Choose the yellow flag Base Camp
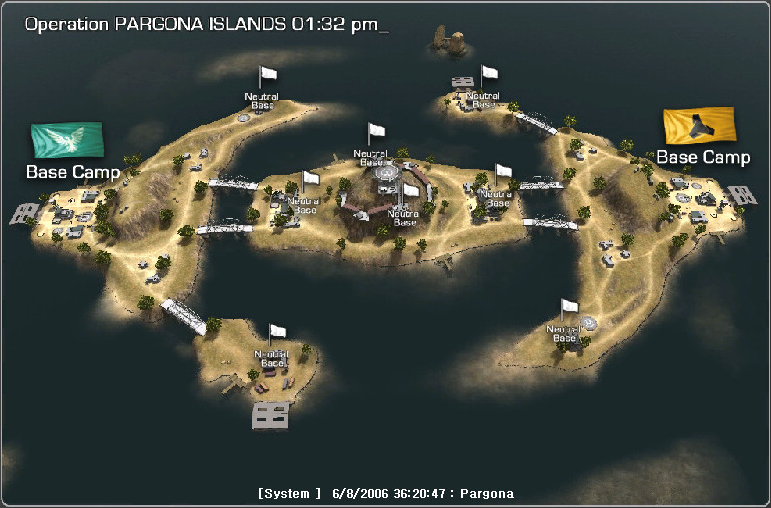 click(x=700, y=127)
